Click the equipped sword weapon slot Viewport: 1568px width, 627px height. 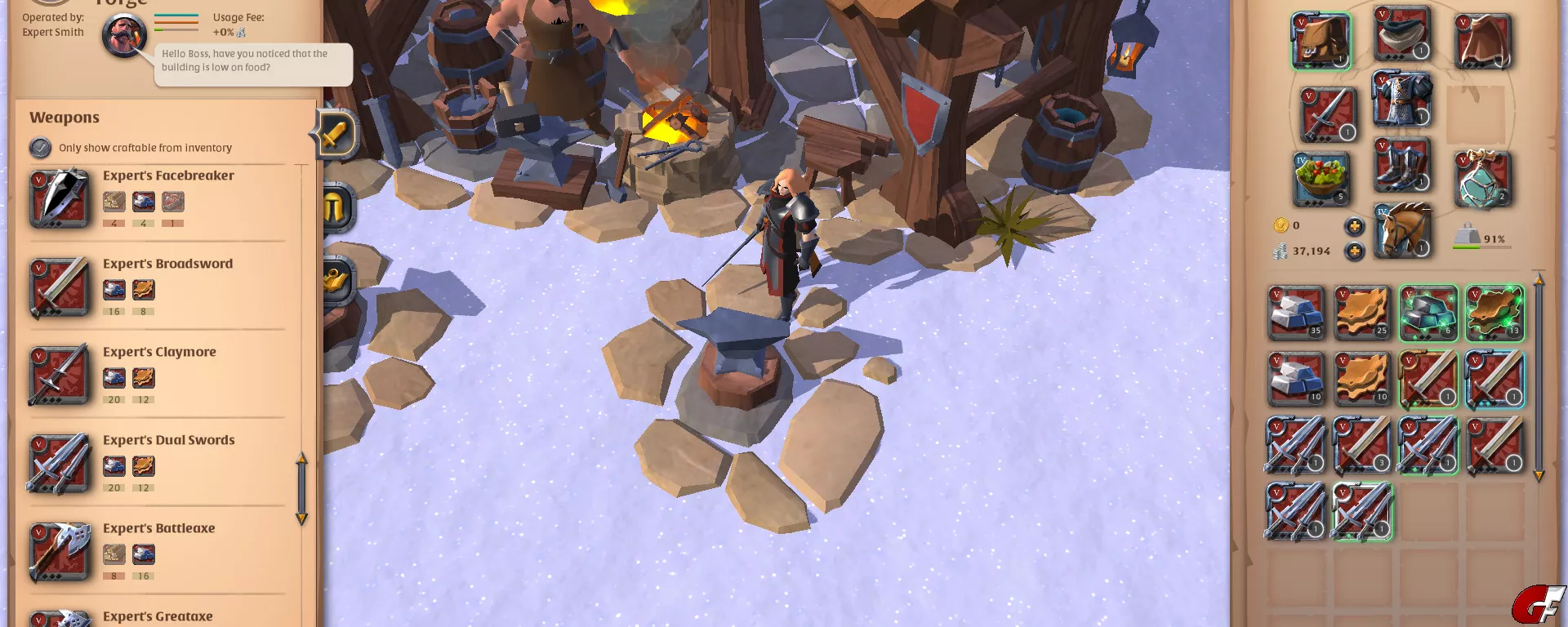click(x=1327, y=114)
